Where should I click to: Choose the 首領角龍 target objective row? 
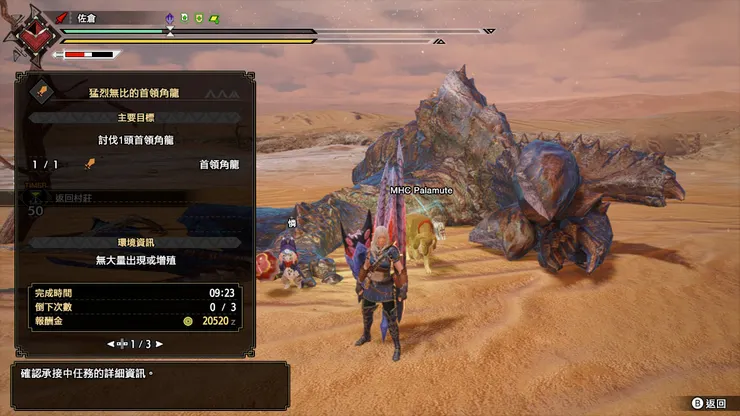(134, 164)
